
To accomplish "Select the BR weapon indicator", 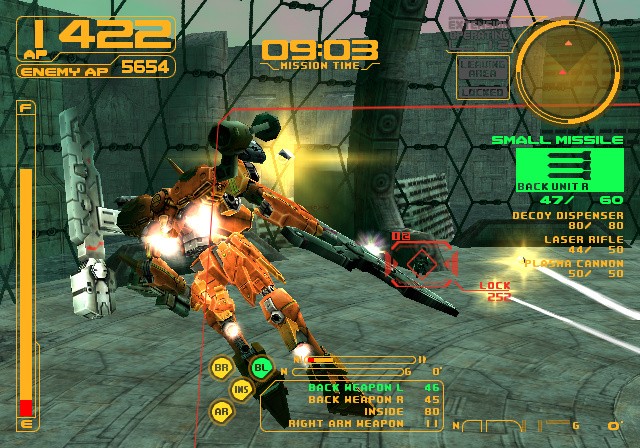I will [221, 367].
